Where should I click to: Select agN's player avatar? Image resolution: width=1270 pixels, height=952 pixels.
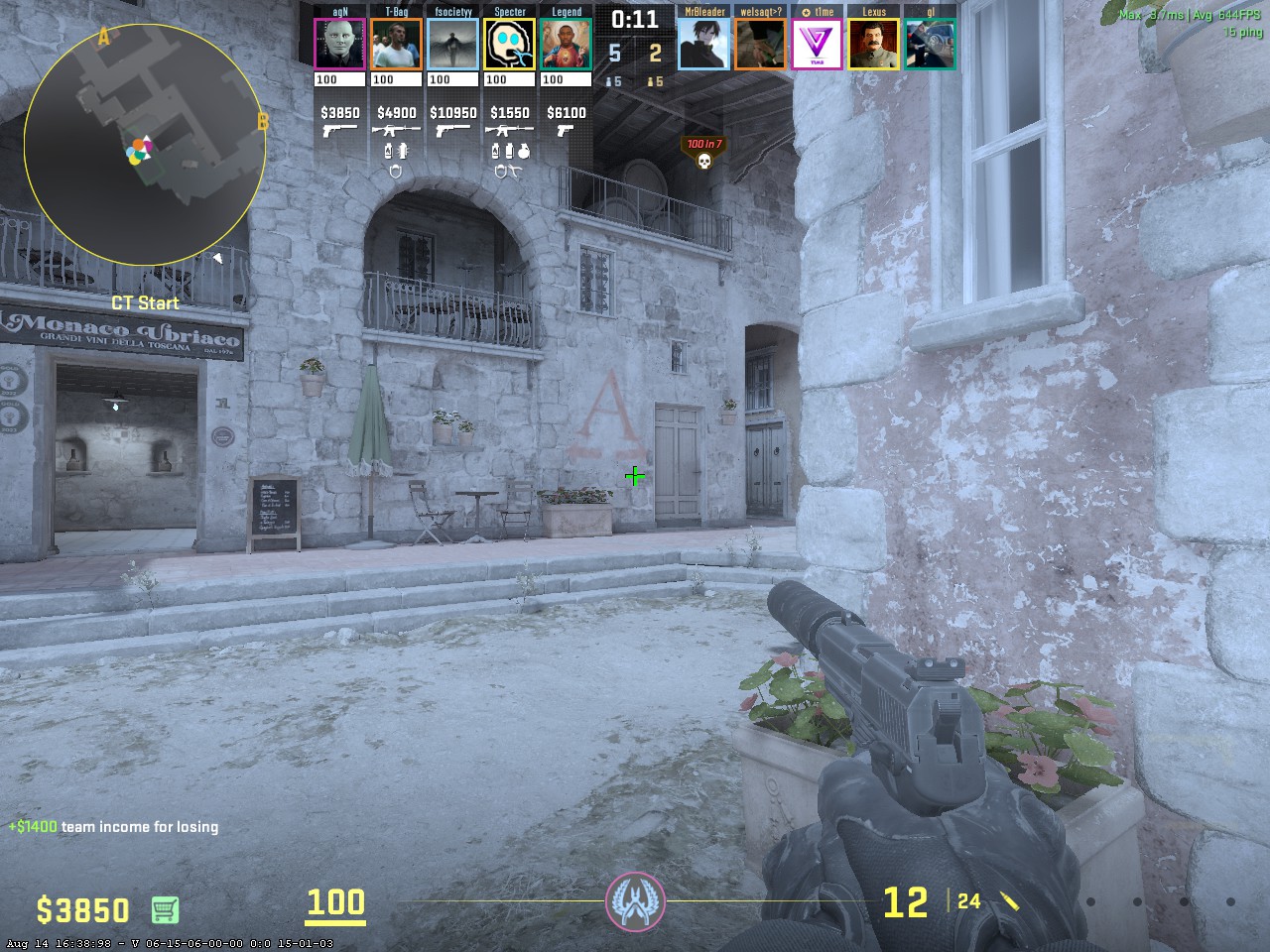(339, 45)
